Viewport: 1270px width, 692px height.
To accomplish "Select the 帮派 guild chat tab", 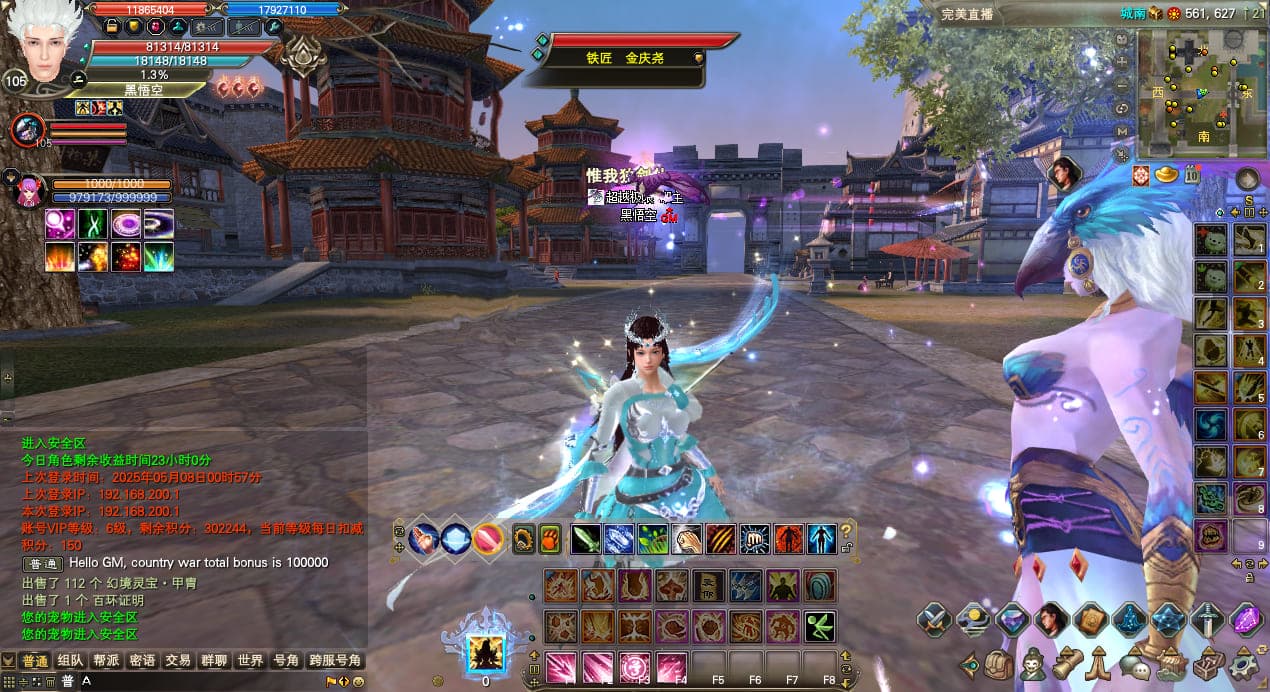I will (105, 661).
